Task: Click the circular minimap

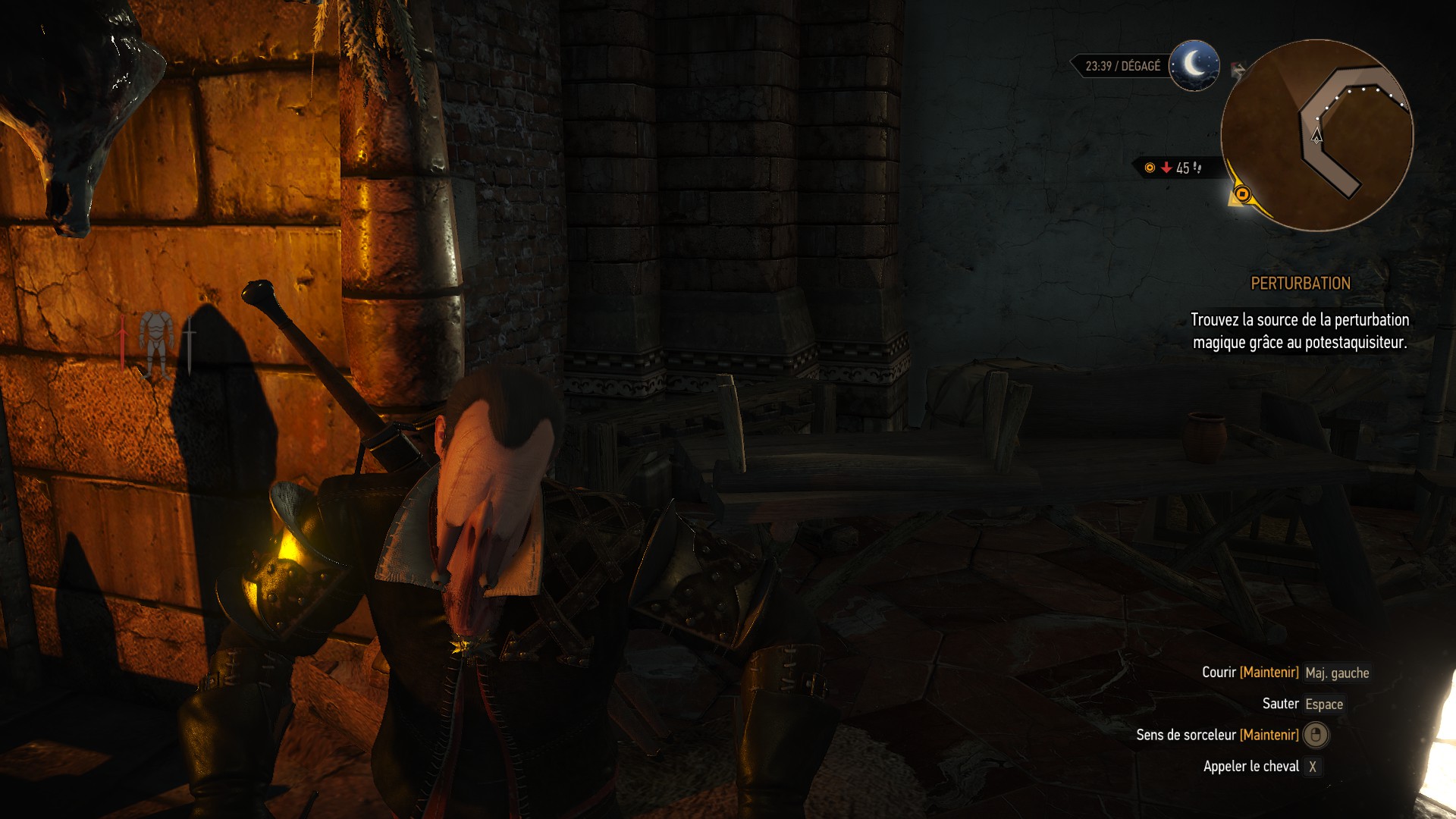Action: click(x=1317, y=135)
